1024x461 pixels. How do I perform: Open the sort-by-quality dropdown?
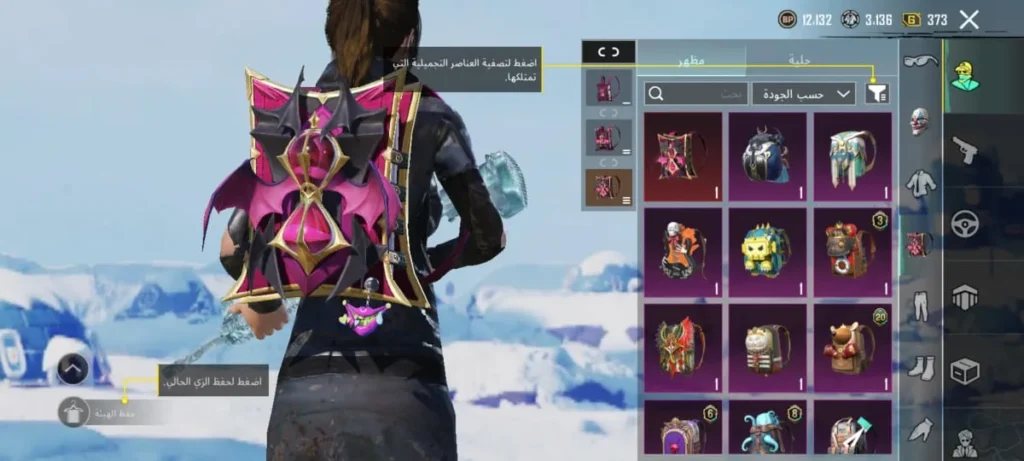coord(803,93)
